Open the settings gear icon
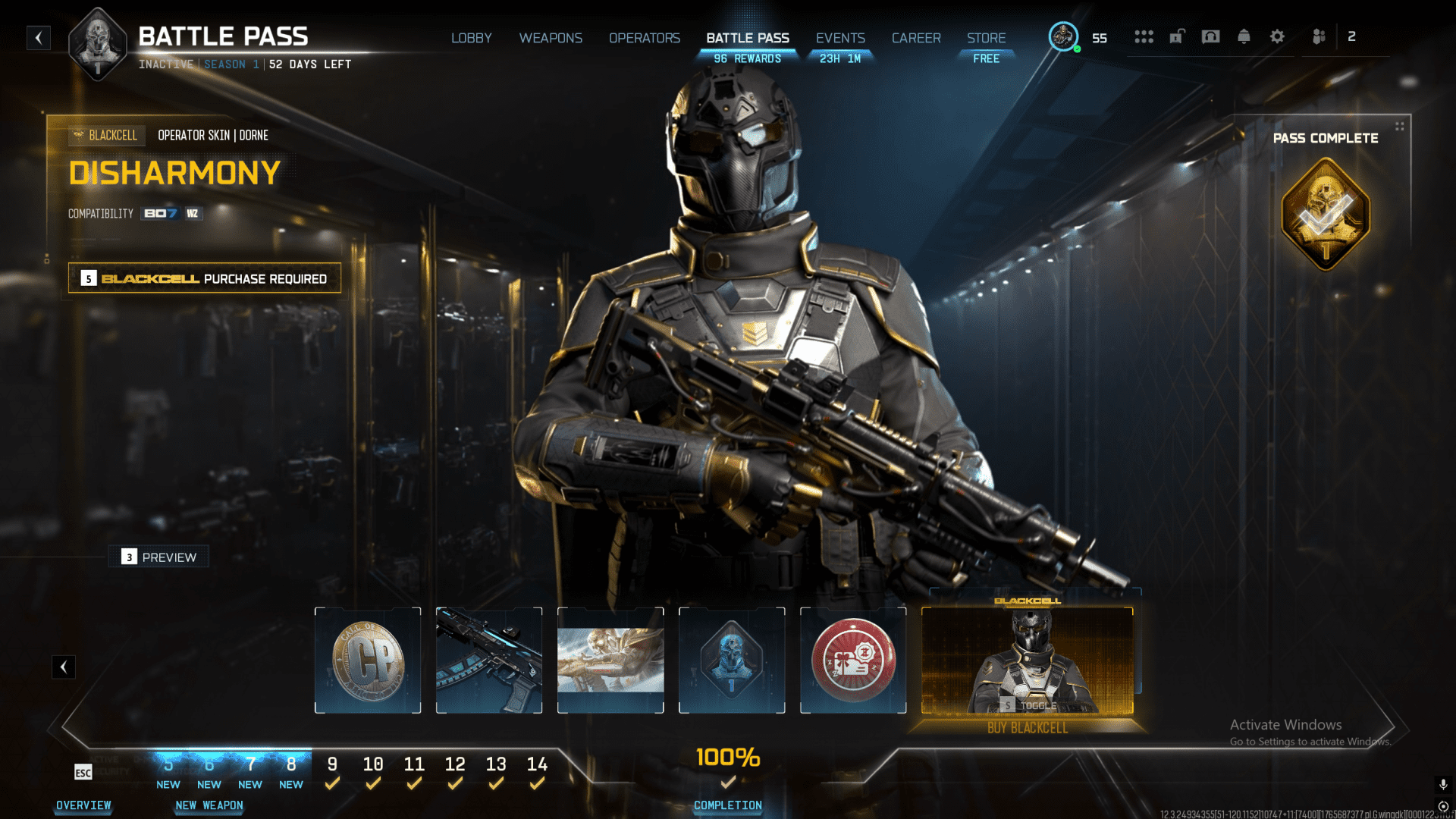 [1277, 36]
